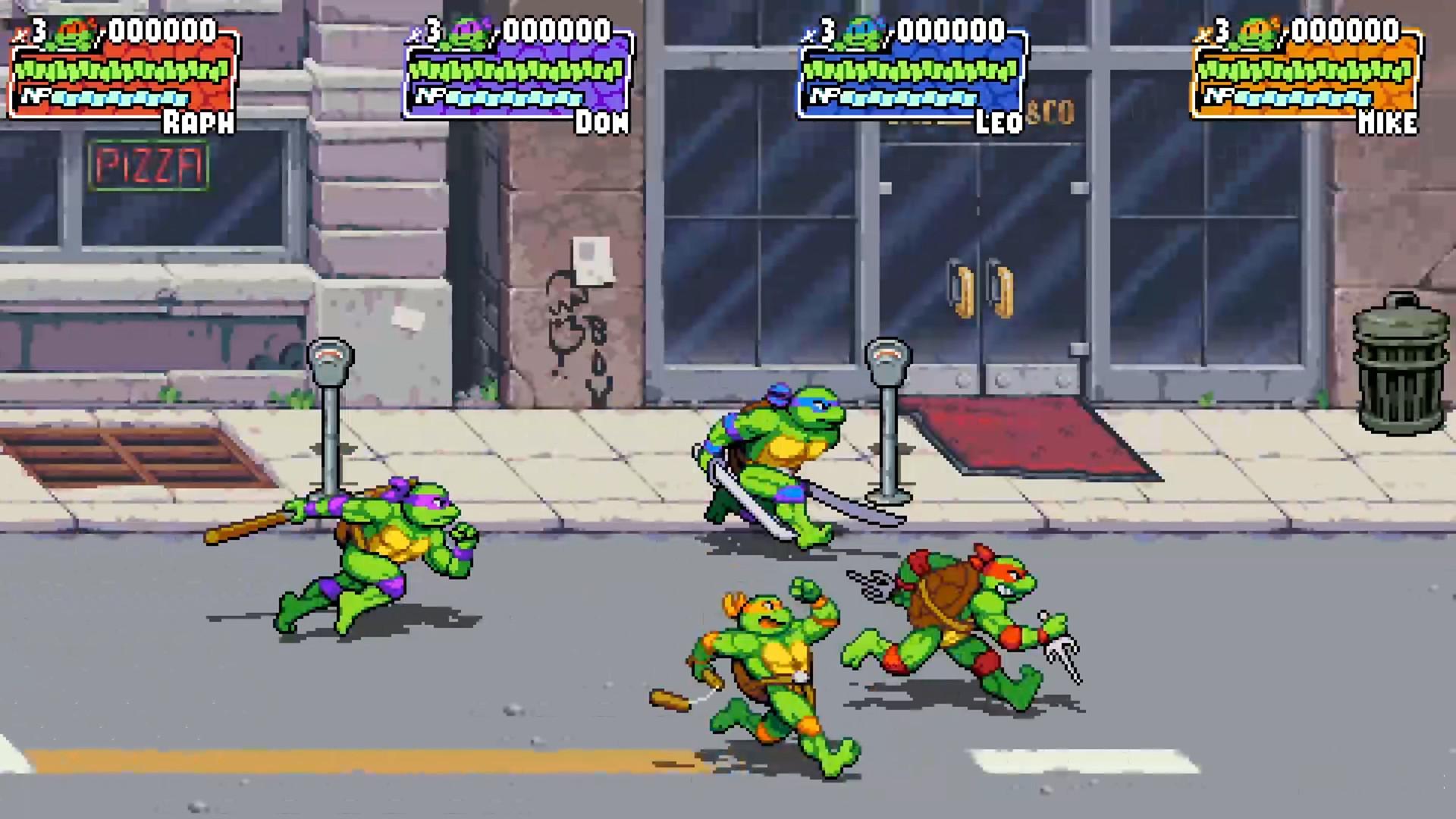Select the Don name label

tap(601, 122)
